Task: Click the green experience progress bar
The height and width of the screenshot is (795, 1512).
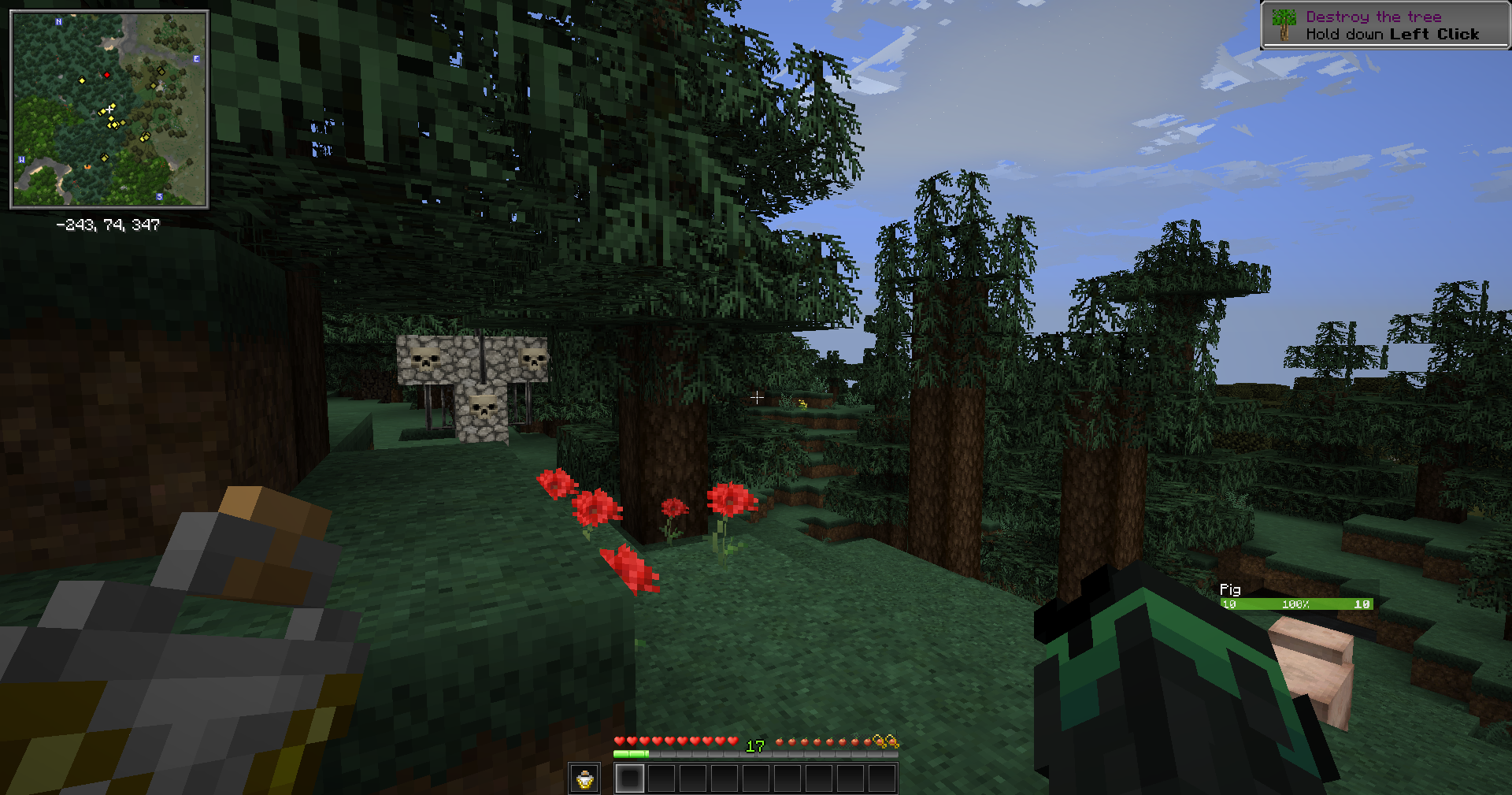Action: point(630,753)
